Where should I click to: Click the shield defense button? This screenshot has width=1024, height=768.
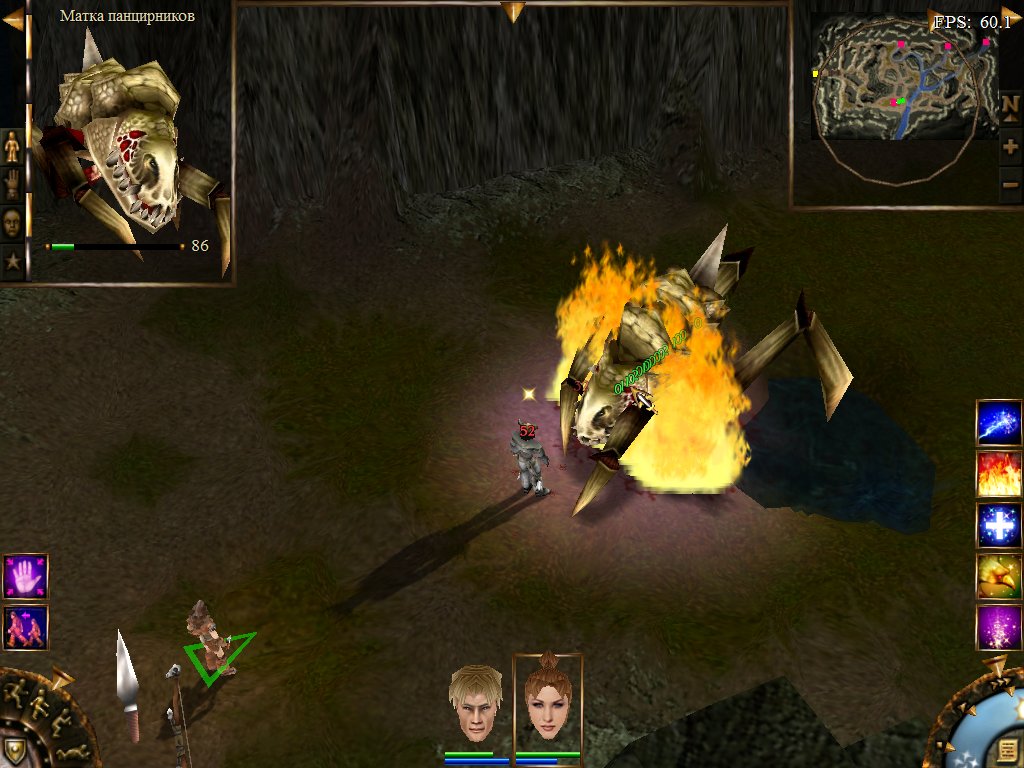click(14, 749)
